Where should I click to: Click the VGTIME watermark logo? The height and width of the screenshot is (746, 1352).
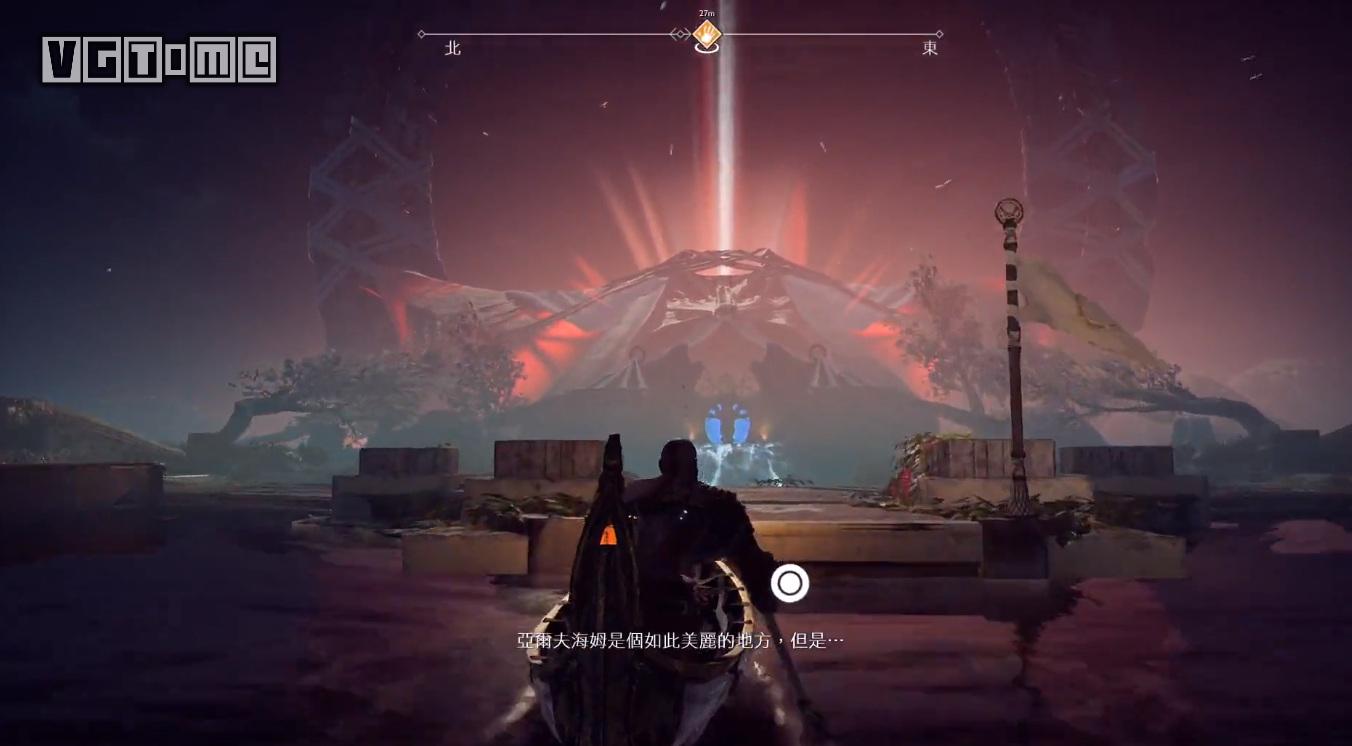(x=159, y=60)
